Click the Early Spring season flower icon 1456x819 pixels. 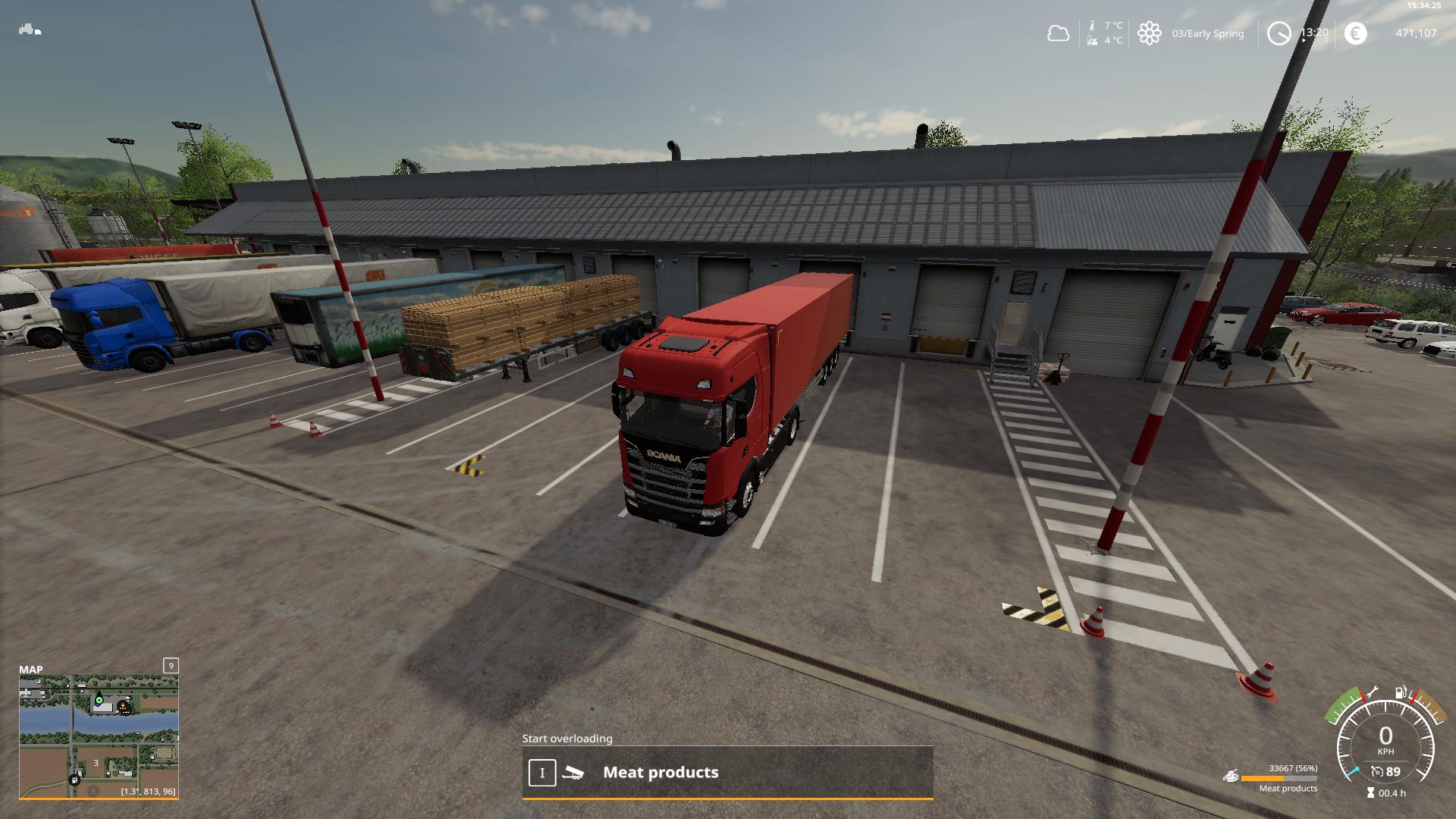click(x=1149, y=33)
